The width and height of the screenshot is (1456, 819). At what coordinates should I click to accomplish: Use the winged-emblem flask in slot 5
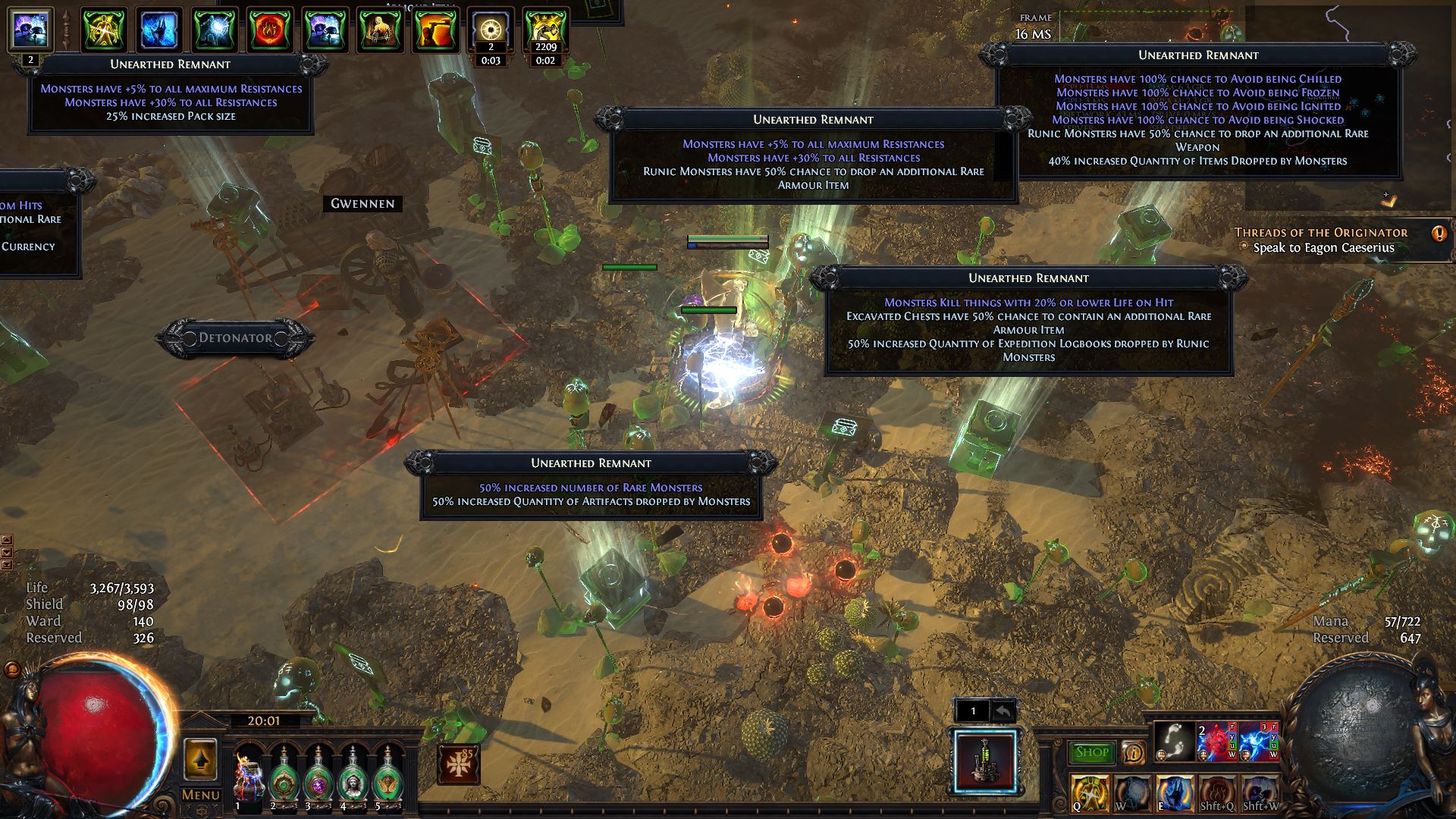click(388, 775)
